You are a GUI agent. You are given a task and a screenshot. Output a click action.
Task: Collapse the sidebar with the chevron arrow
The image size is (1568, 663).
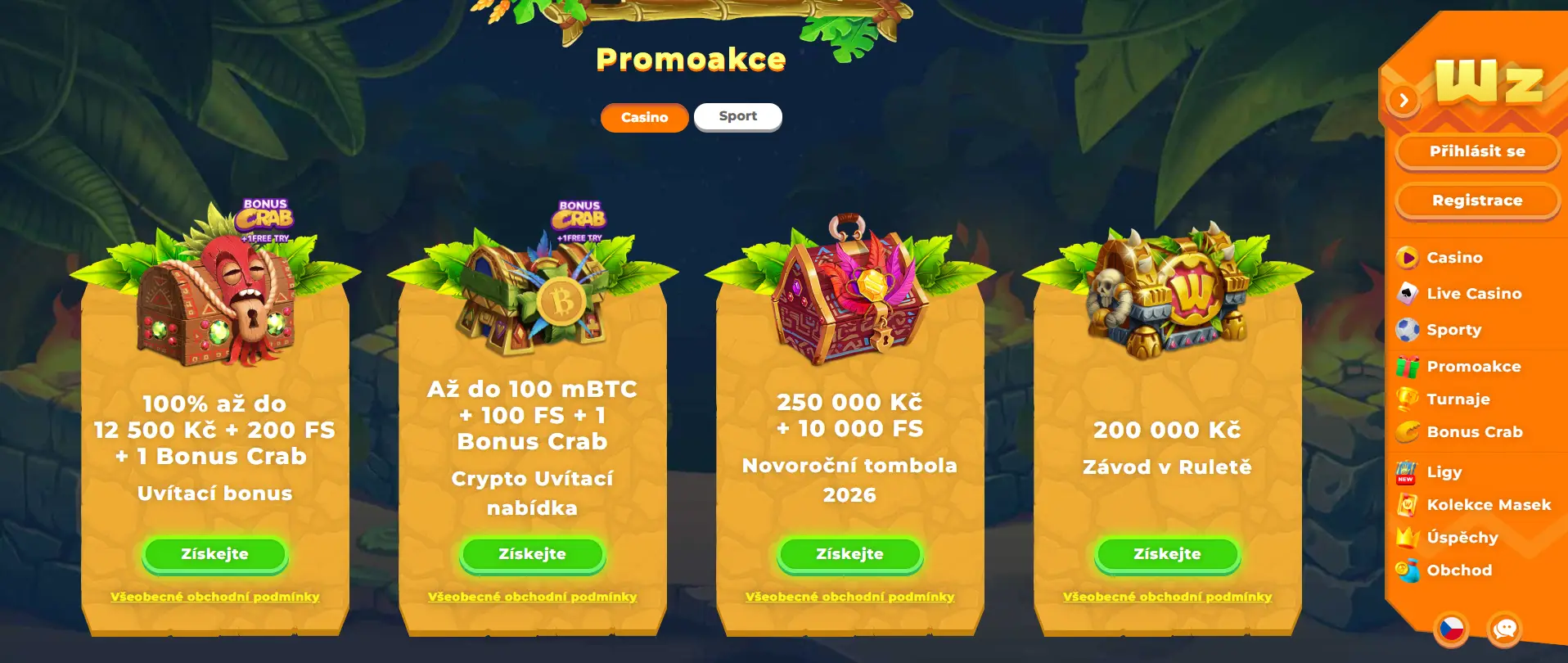click(1404, 98)
